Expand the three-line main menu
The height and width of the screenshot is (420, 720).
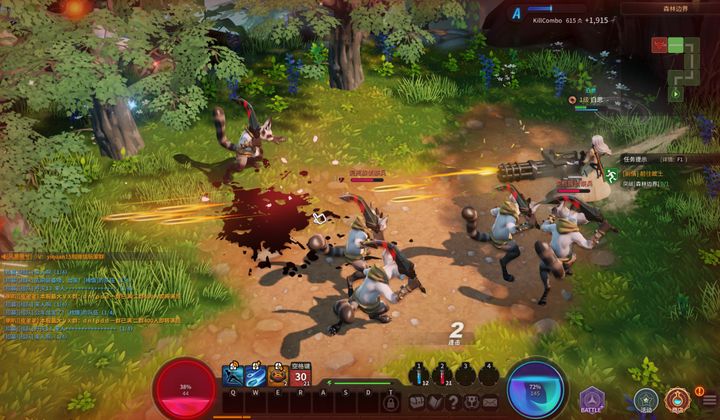click(709, 402)
